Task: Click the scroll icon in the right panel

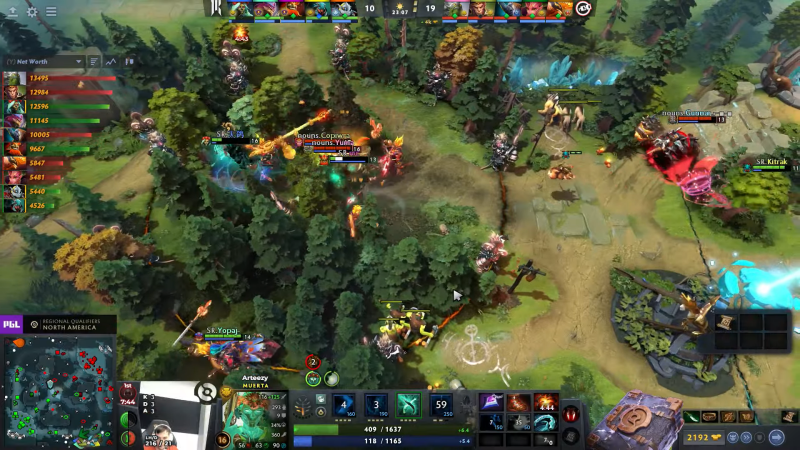Action: [725, 321]
